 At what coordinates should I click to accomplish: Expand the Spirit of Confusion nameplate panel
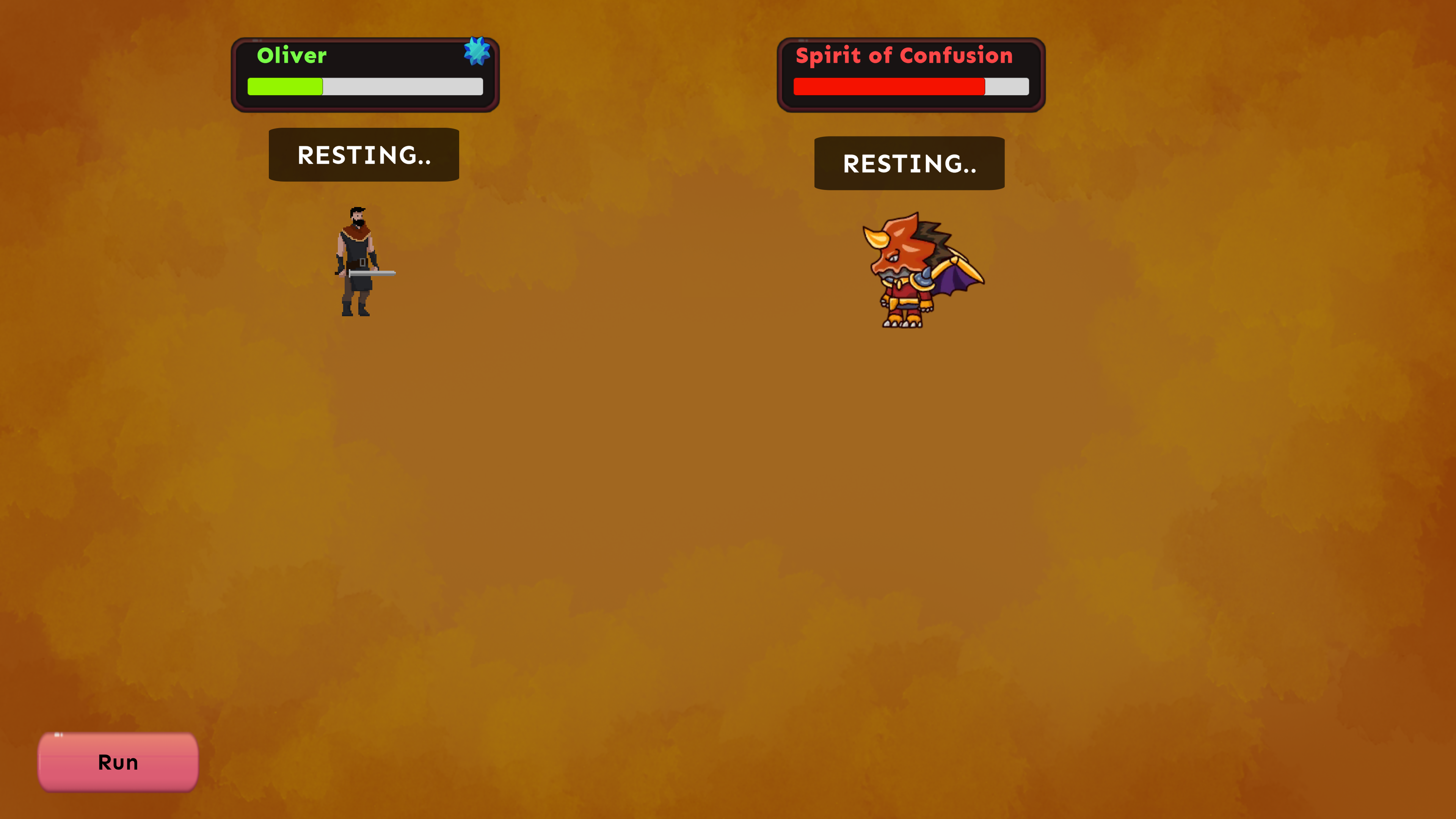[x=910, y=74]
